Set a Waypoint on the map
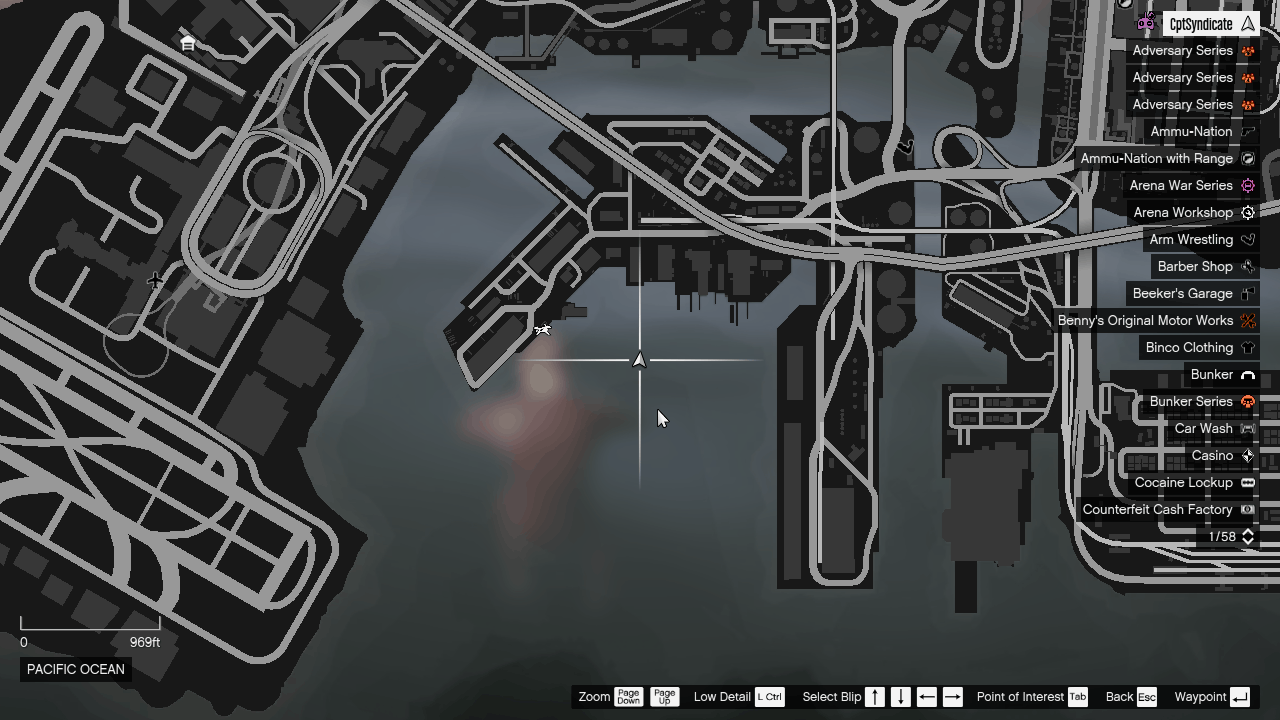Viewport: 1280px width, 720px height. pos(1239,697)
